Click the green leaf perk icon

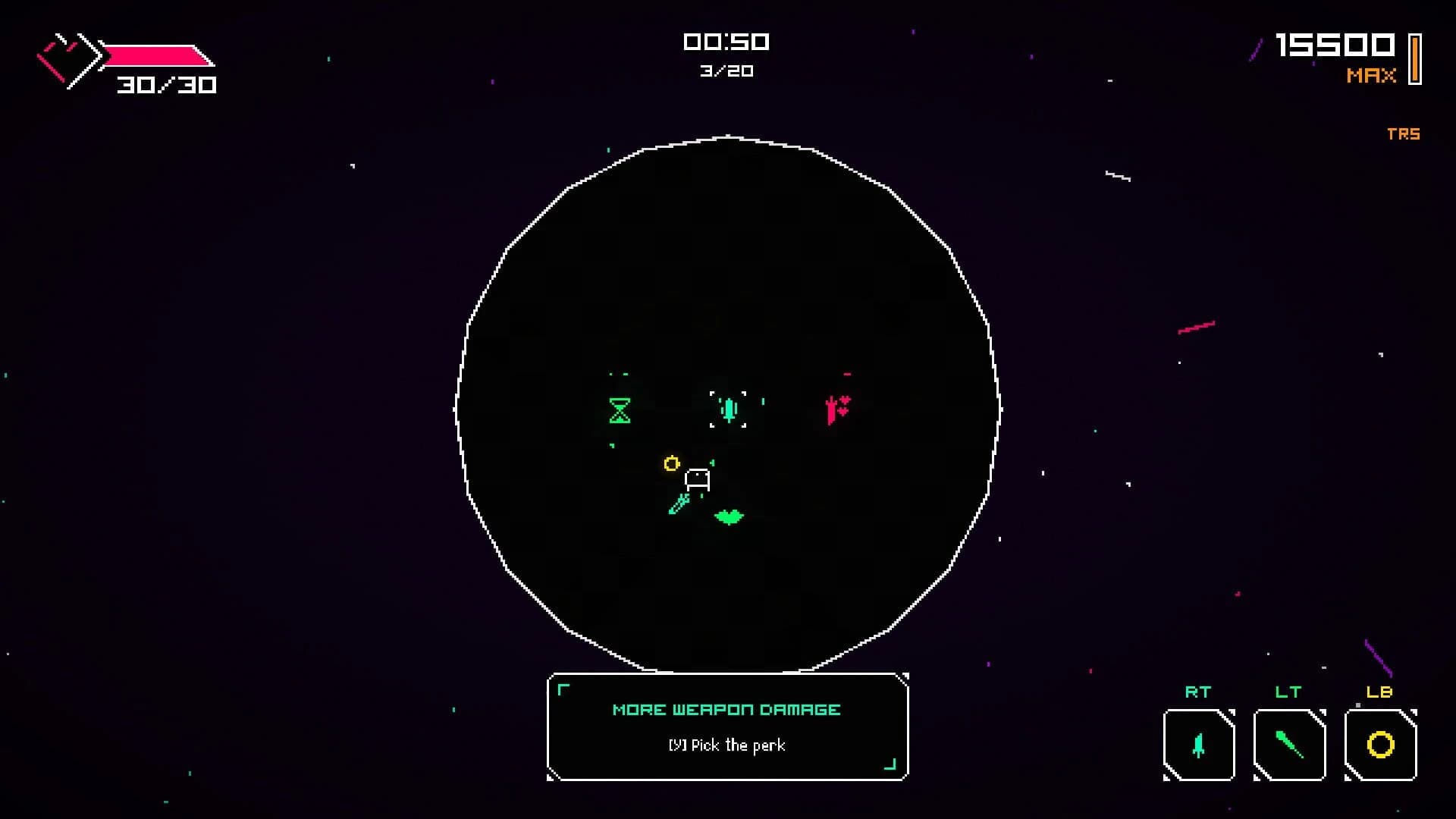coord(727,517)
